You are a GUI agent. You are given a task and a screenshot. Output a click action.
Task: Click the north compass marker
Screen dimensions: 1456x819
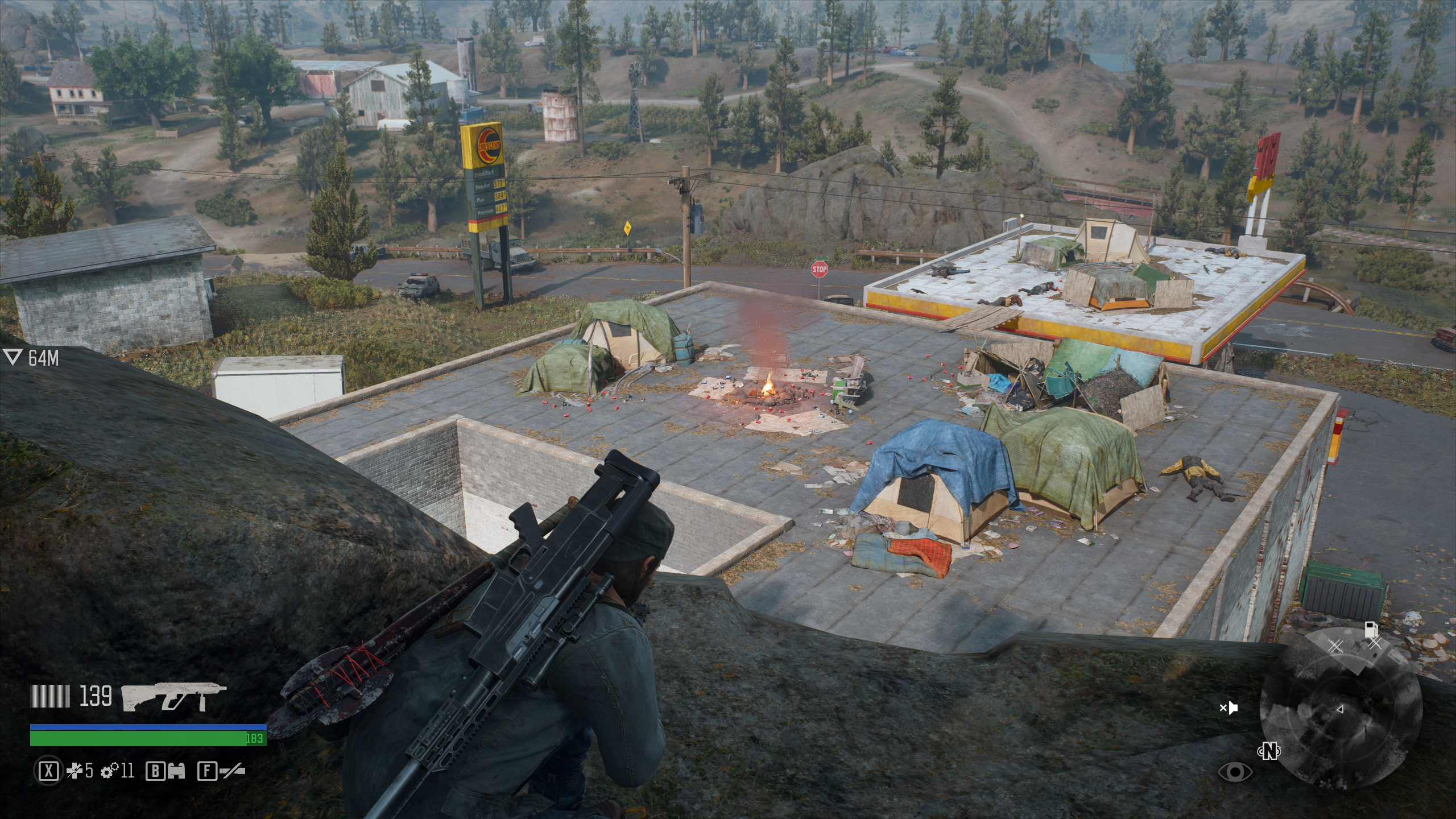(x=1269, y=752)
